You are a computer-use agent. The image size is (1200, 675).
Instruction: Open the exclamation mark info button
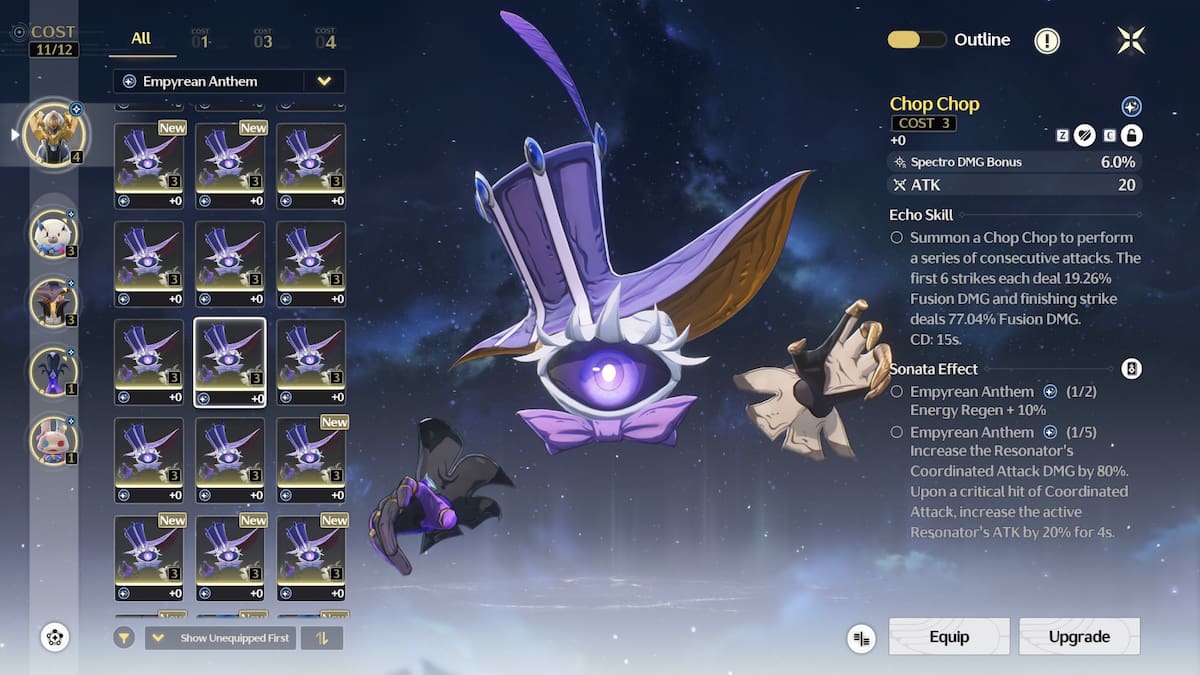coord(1047,41)
